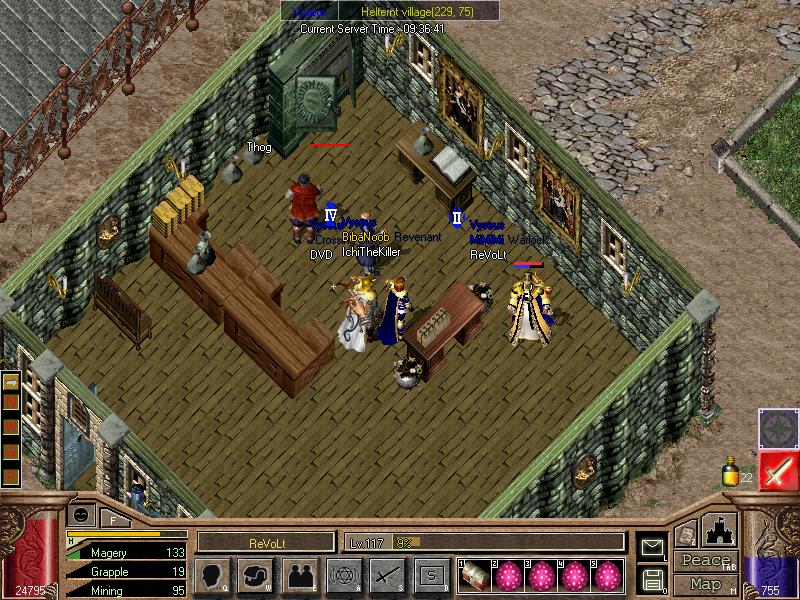This screenshot has width=800, height=600.
Task: Click the floppy disk save icon
Action: click(x=652, y=579)
